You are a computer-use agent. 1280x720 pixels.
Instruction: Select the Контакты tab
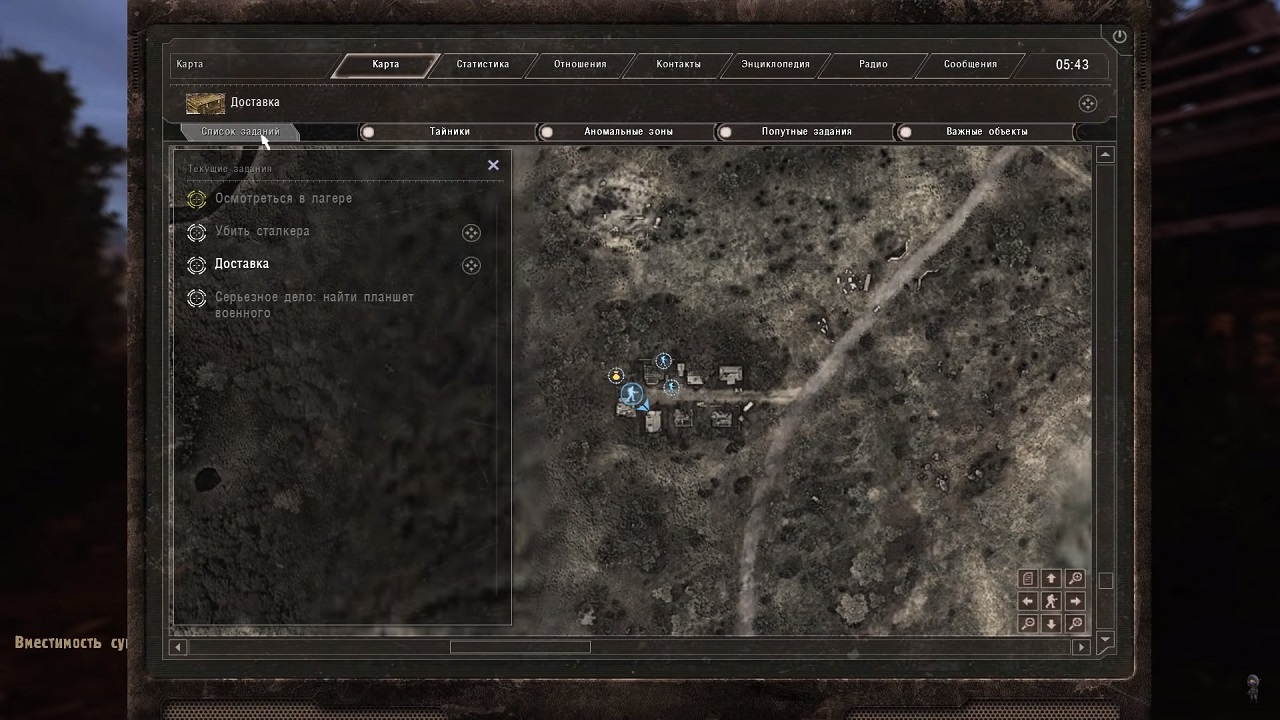click(x=678, y=64)
